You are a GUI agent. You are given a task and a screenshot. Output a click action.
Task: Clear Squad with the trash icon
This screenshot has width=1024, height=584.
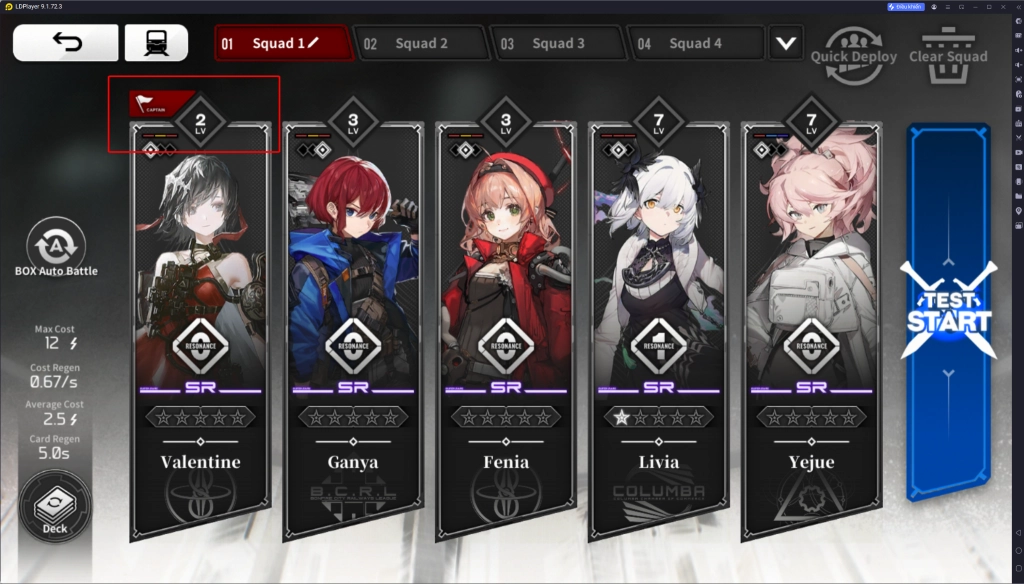tap(947, 45)
